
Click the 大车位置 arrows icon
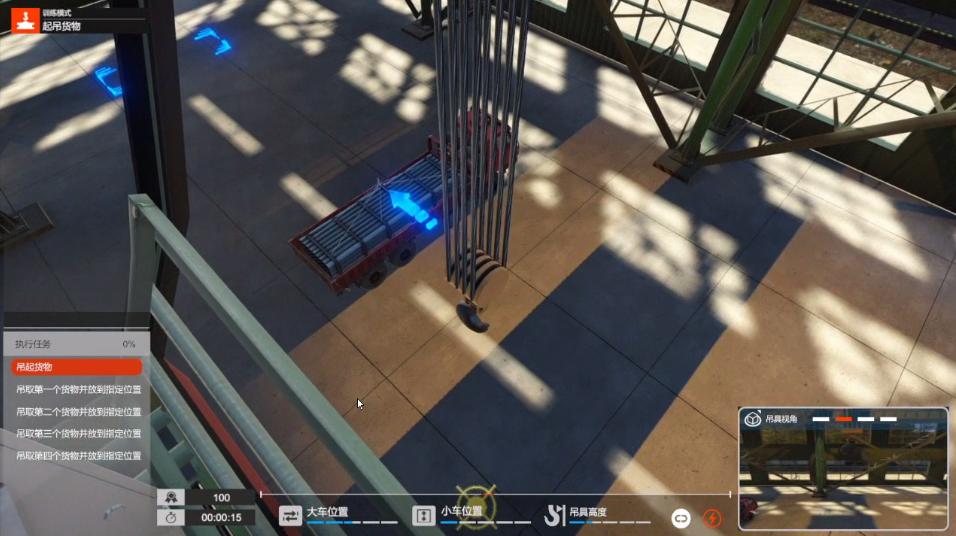tap(290, 516)
